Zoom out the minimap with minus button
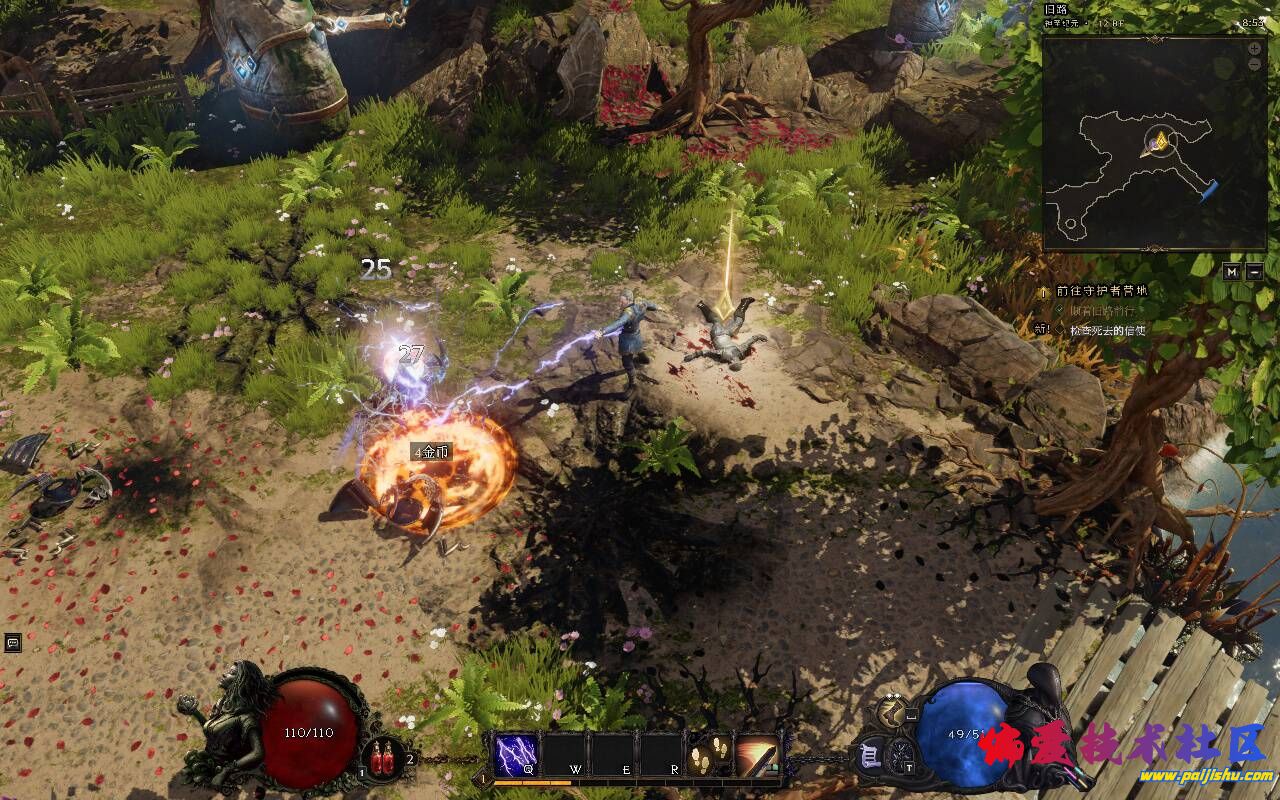 tap(1255, 64)
